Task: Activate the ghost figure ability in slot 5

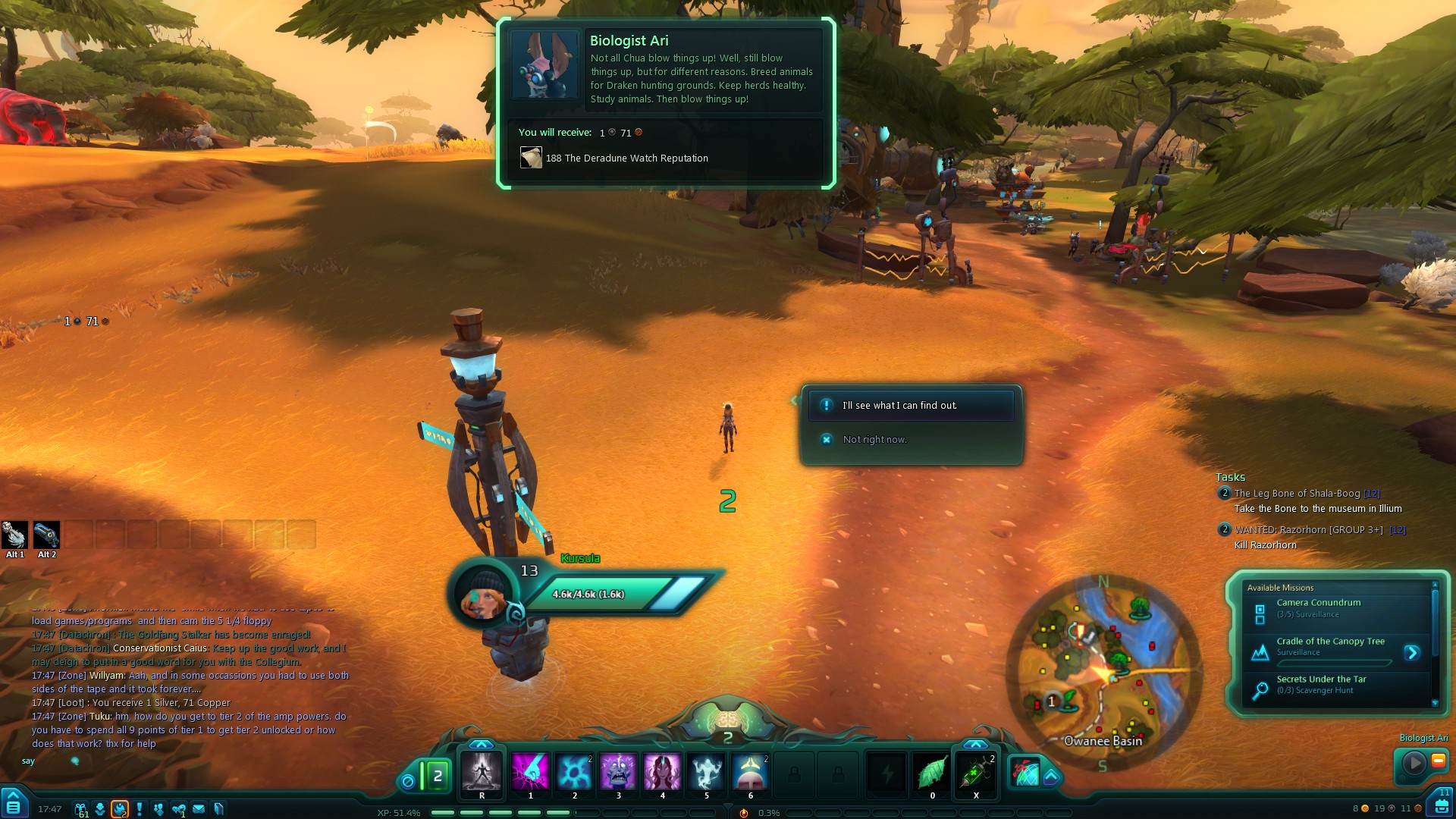Action: point(706,773)
